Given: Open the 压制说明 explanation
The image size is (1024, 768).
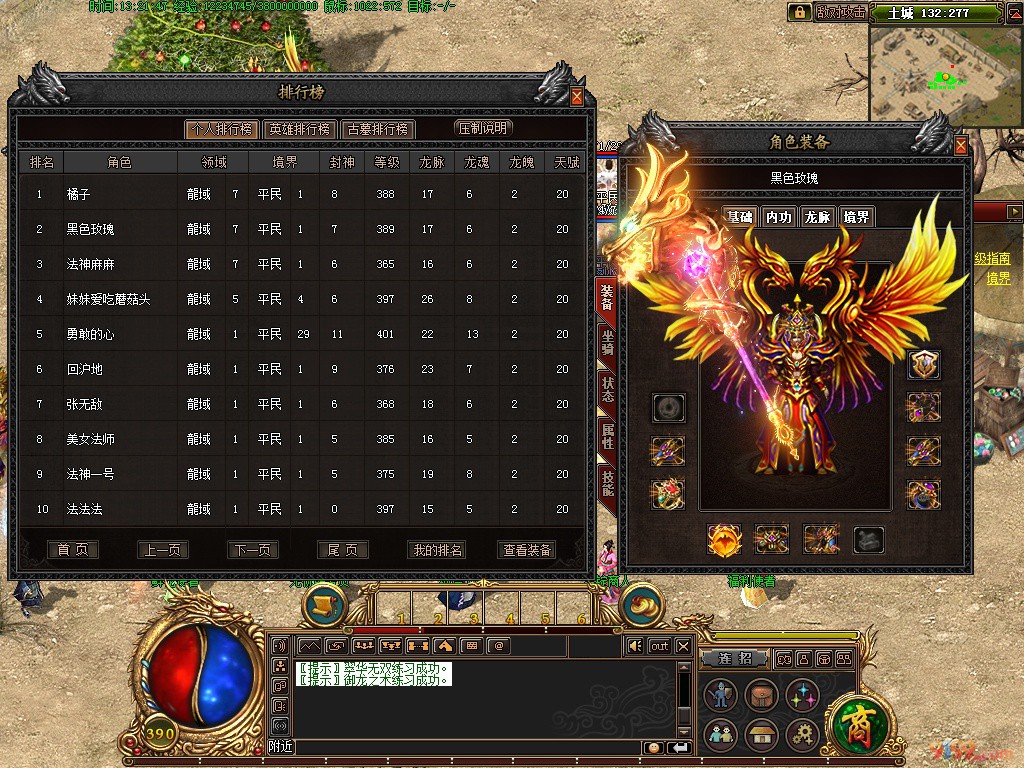Looking at the screenshot, I should coord(483,128).
